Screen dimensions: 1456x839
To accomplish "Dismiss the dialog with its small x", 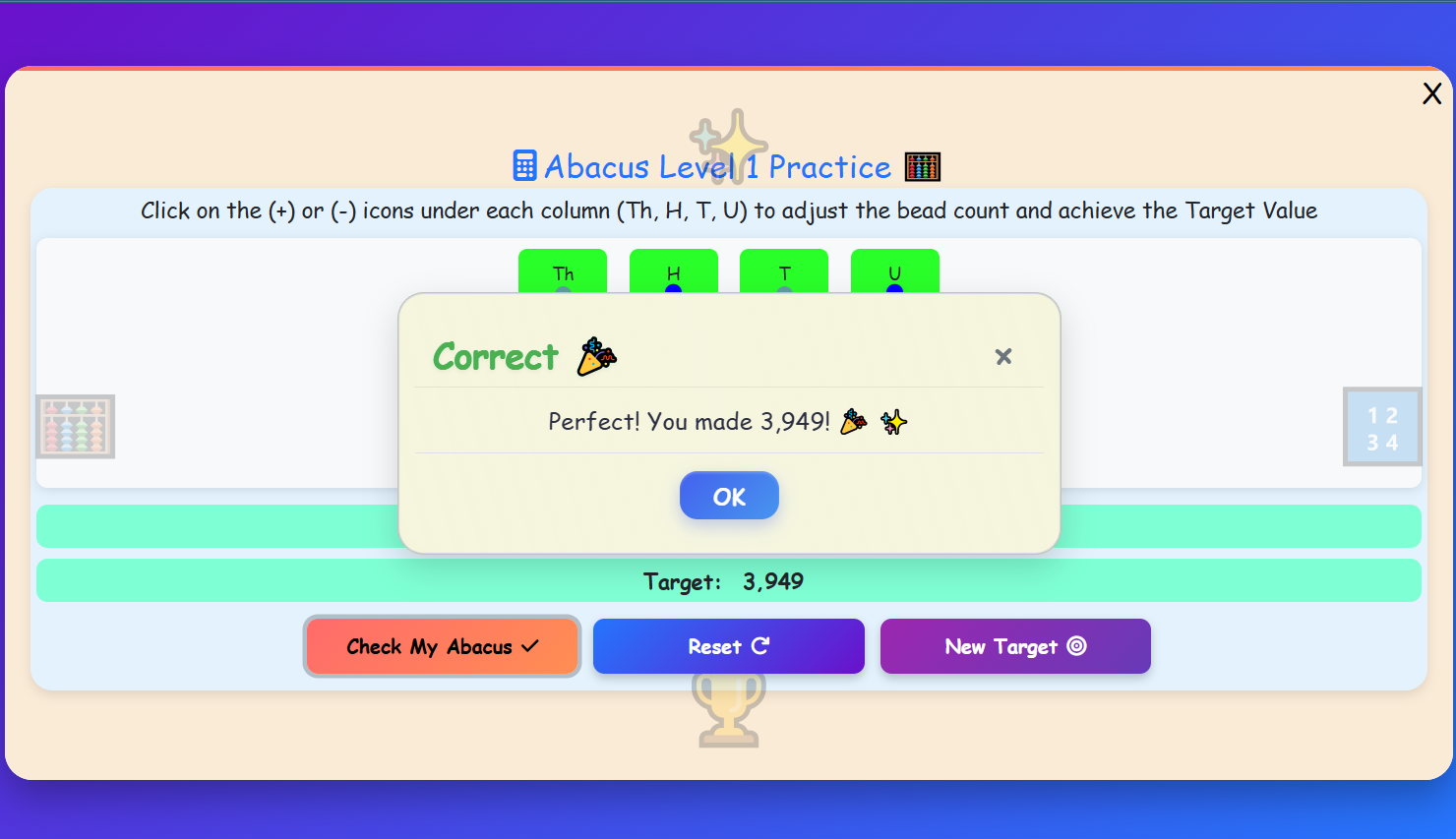I will (1003, 357).
